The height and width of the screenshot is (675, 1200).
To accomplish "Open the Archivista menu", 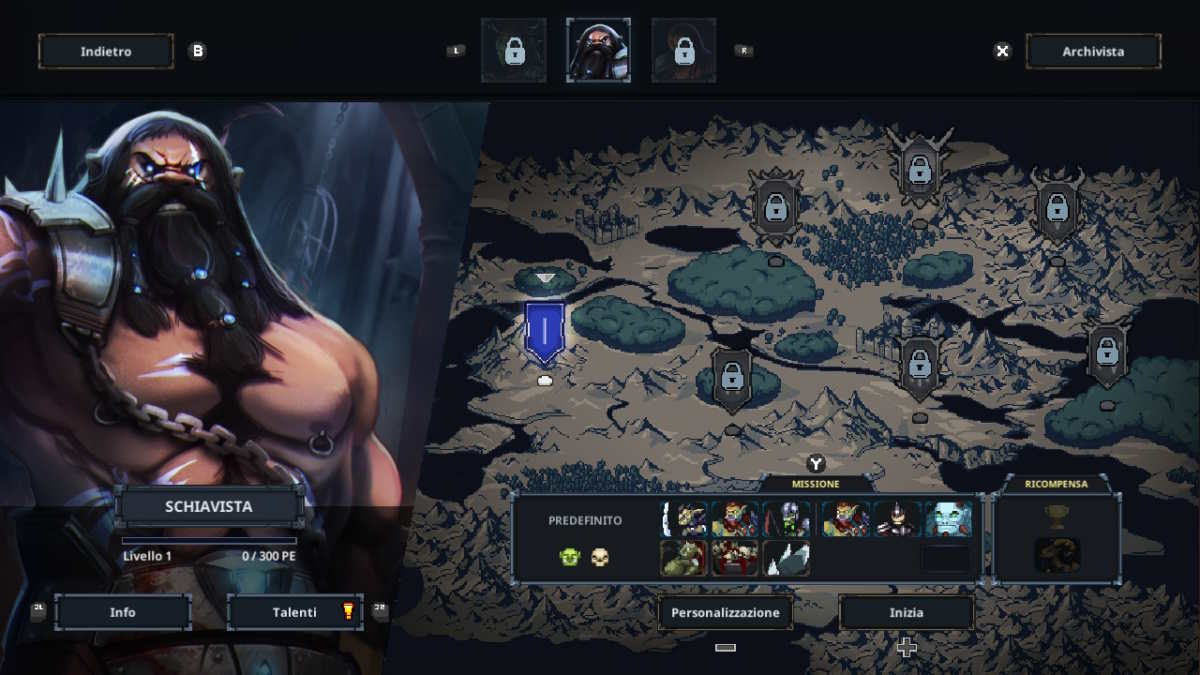I will [1092, 51].
